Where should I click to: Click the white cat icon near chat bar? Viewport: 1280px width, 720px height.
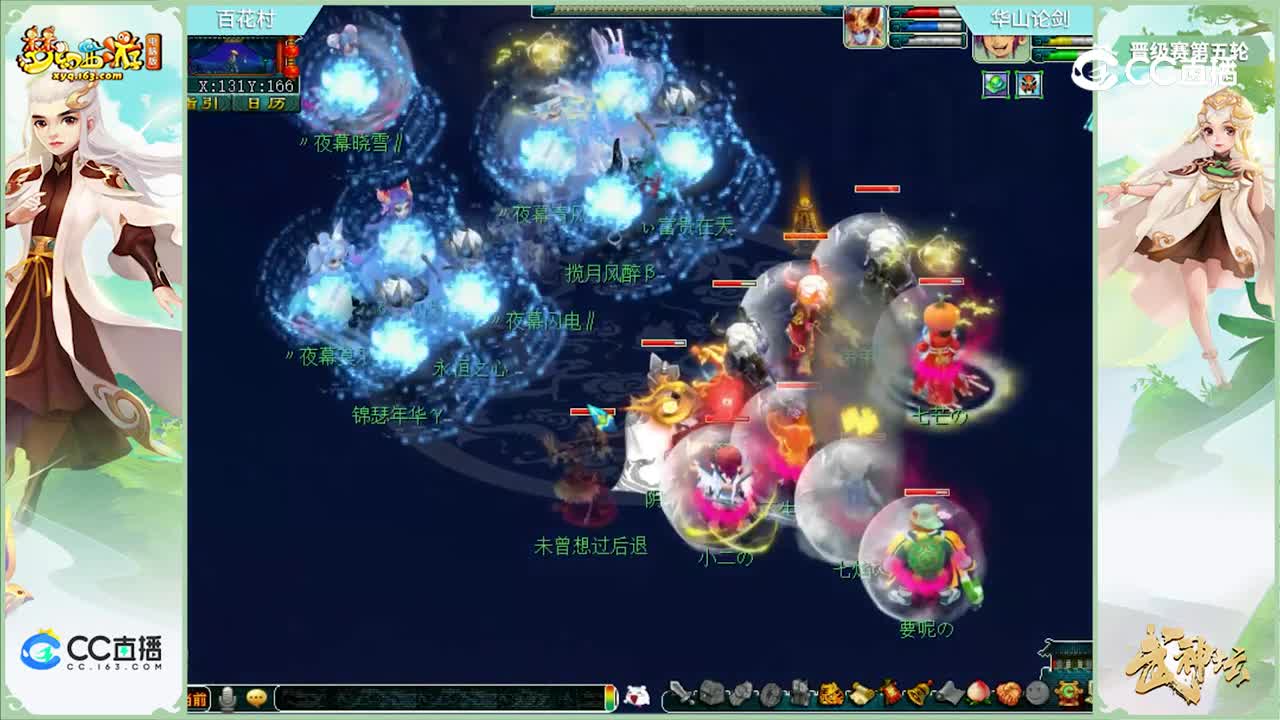(x=635, y=693)
